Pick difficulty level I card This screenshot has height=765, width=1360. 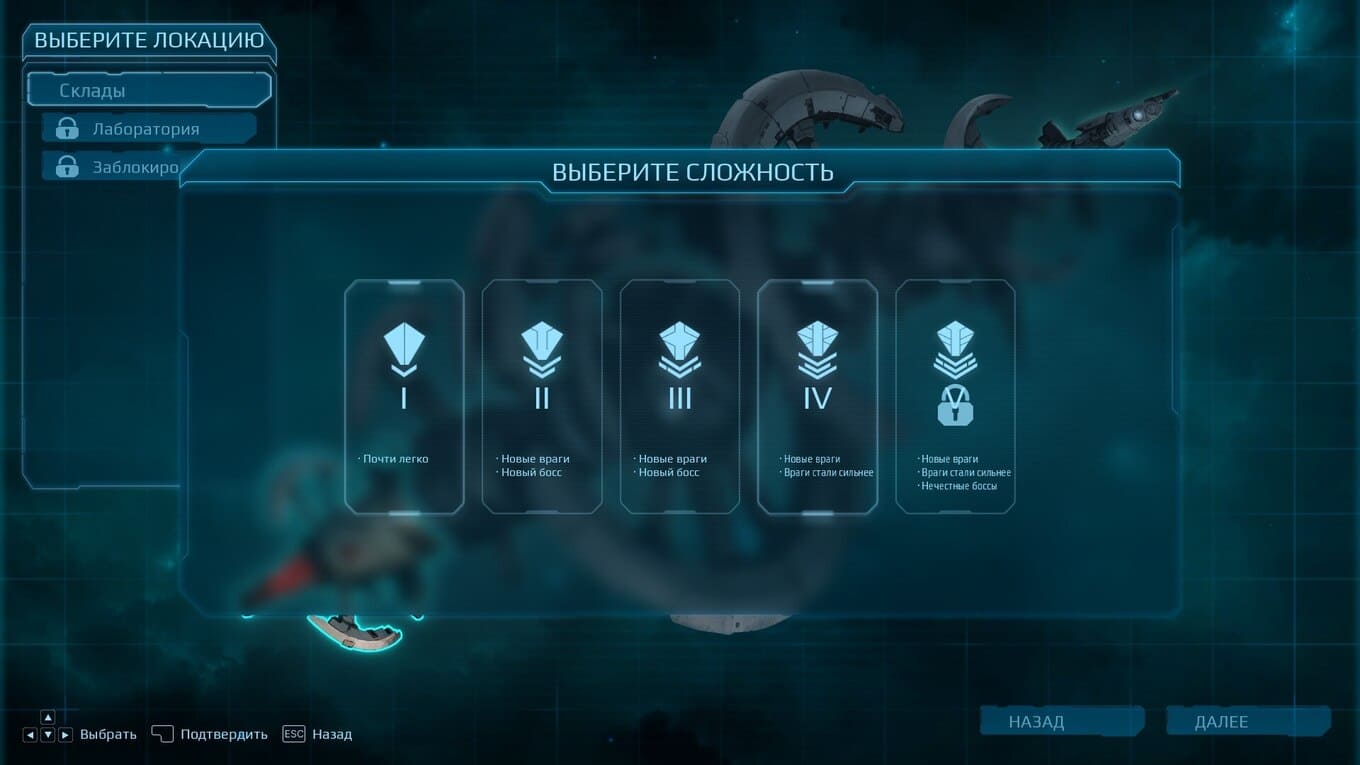click(404, 397)
